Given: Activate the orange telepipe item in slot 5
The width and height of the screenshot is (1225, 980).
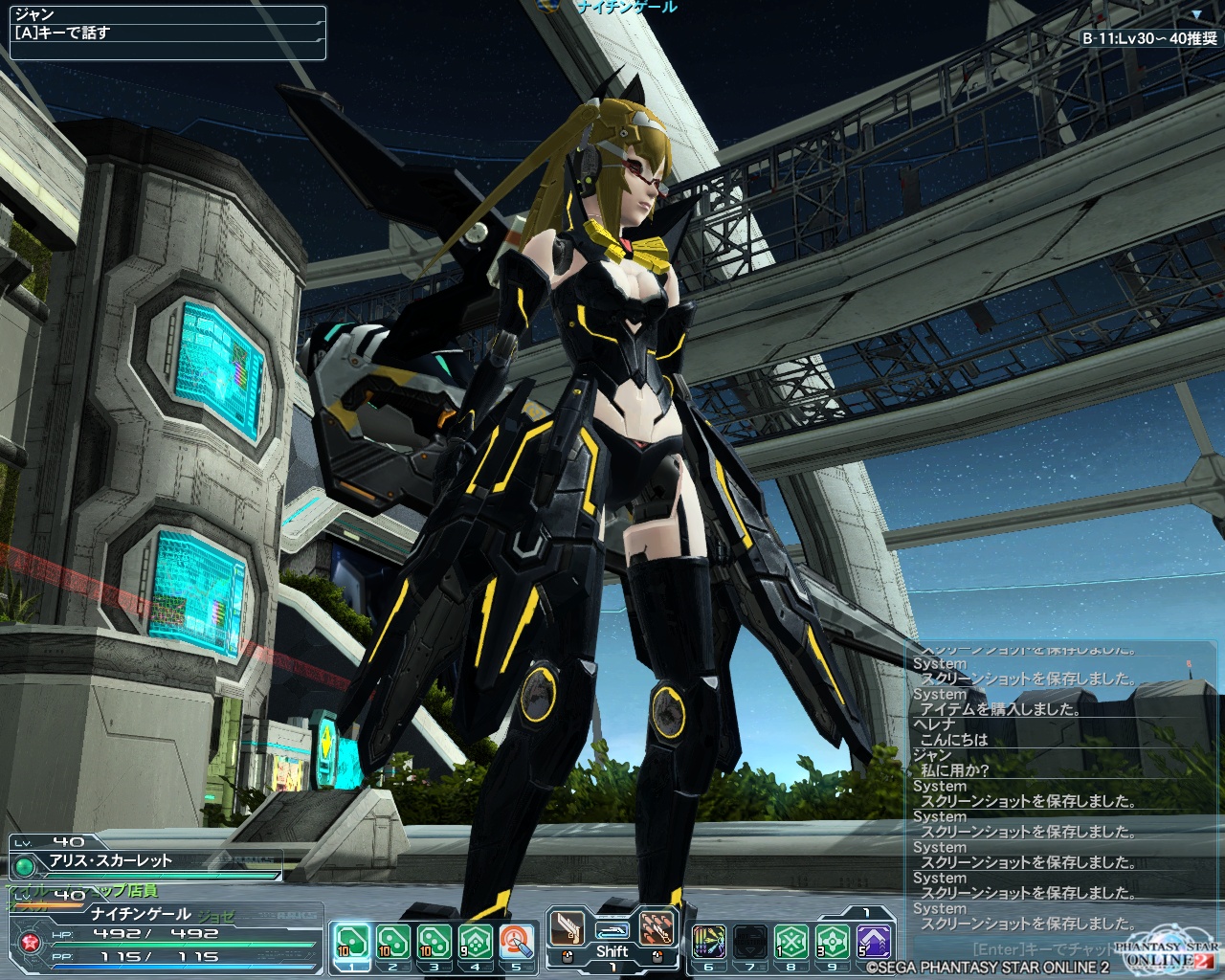Looking at the screenshot, I should (516, 942).
